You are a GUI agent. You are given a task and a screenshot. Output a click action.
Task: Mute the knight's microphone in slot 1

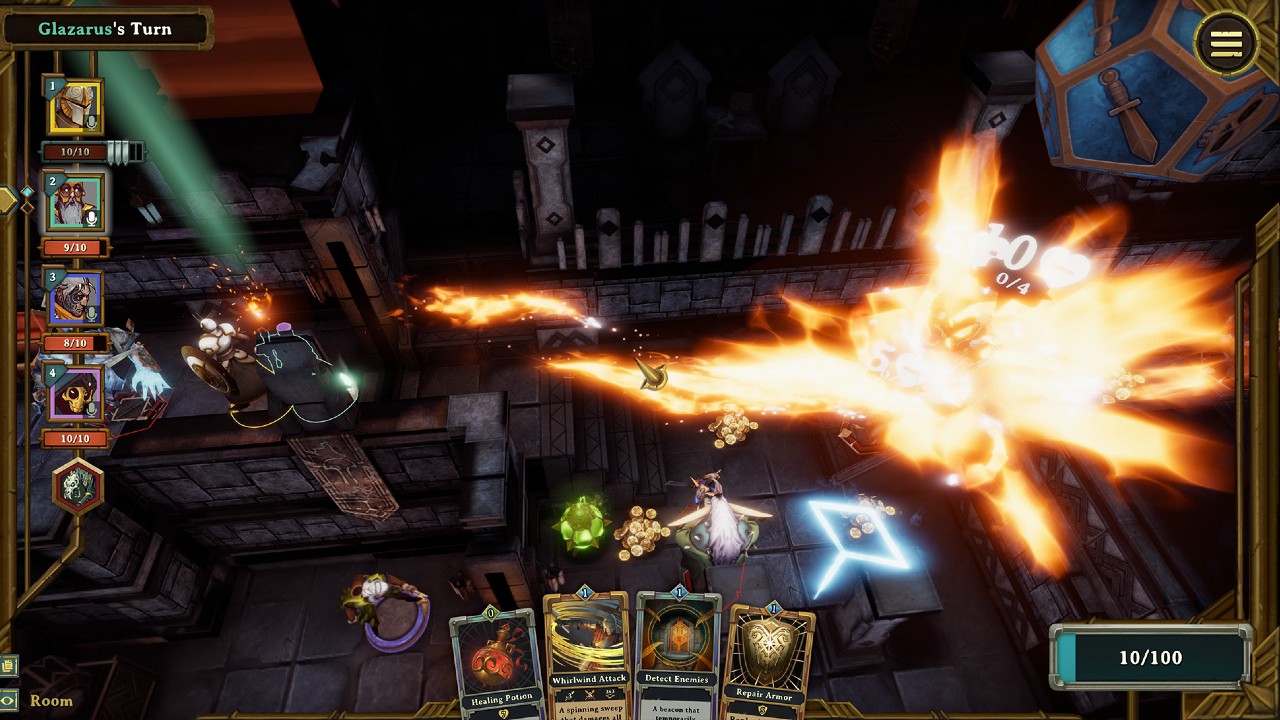[x=94, y=123]
